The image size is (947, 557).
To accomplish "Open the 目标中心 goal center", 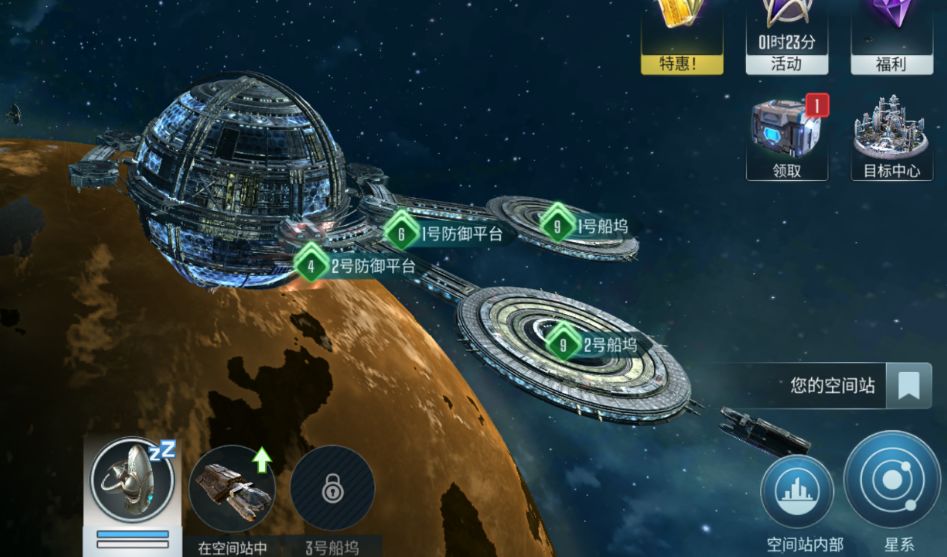I will (x=892, y=135).
